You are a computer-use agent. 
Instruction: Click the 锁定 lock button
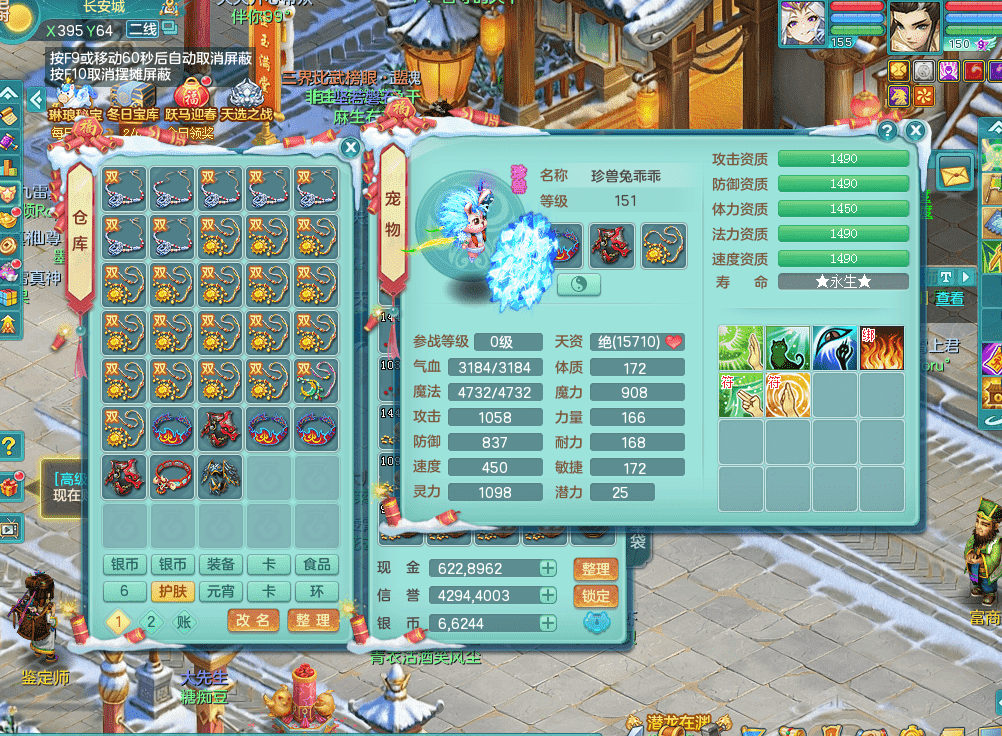(x=595, y=596)
